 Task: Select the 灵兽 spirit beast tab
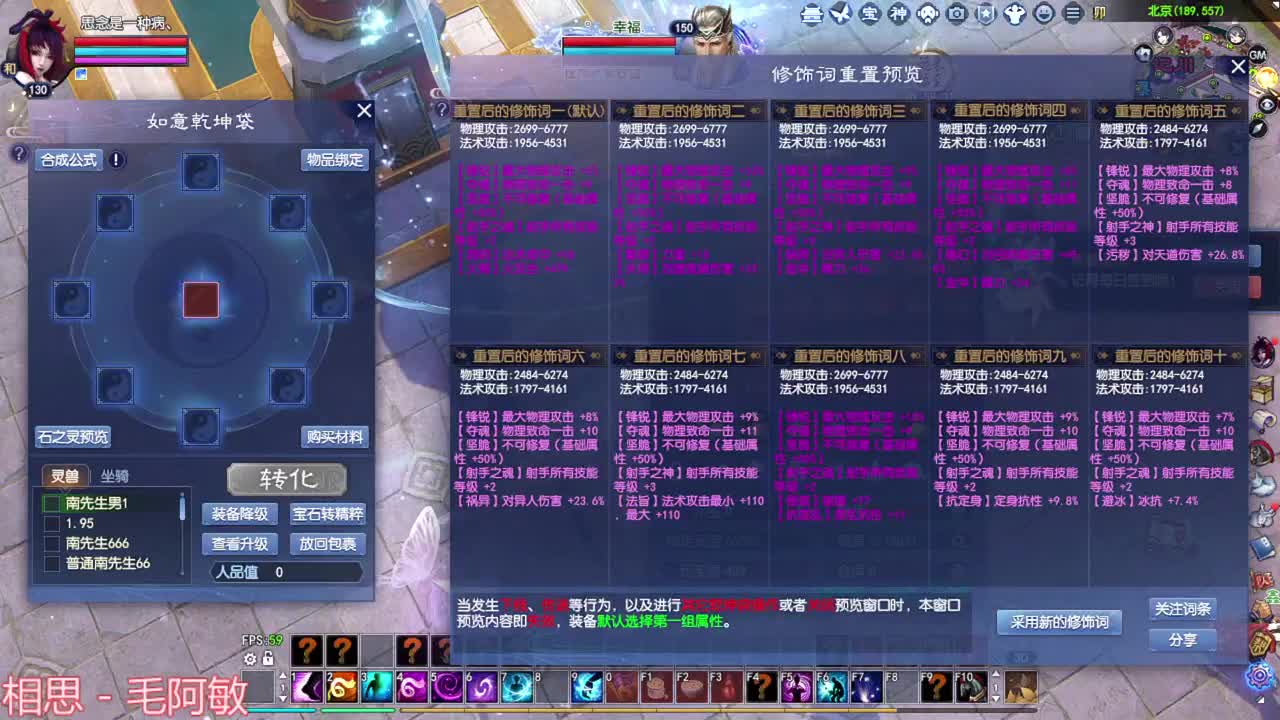click(67, 477)
